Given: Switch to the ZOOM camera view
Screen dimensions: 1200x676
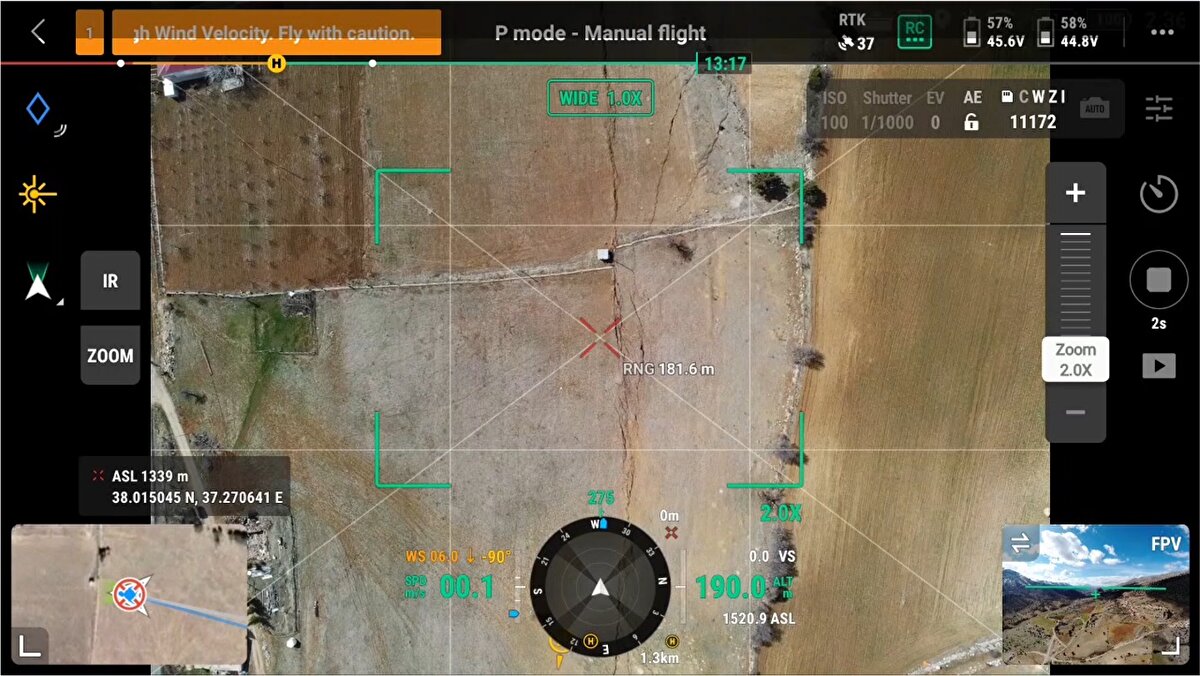Looking at the screenshot, I should point(110,355).
